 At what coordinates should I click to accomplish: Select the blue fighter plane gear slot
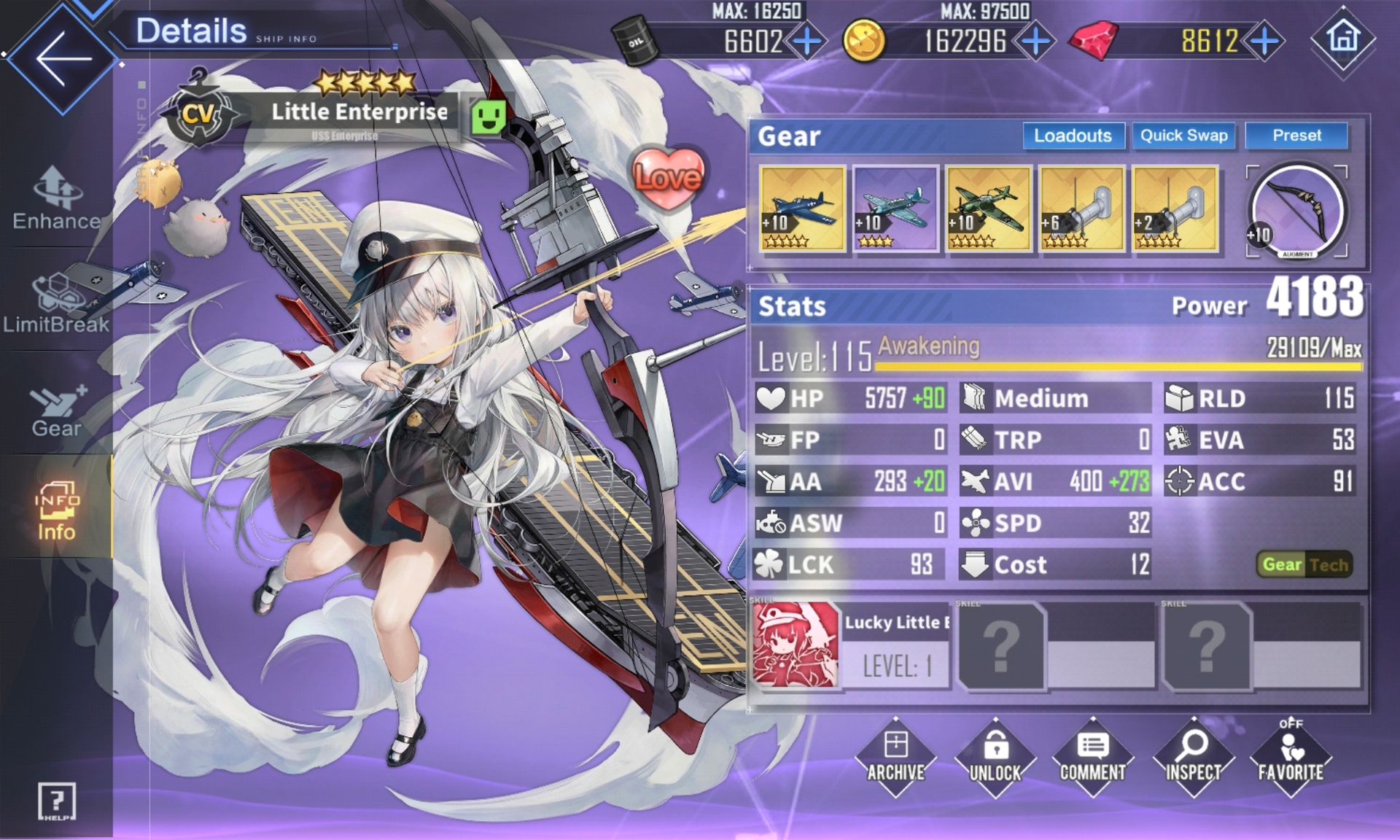coord(802,209)
